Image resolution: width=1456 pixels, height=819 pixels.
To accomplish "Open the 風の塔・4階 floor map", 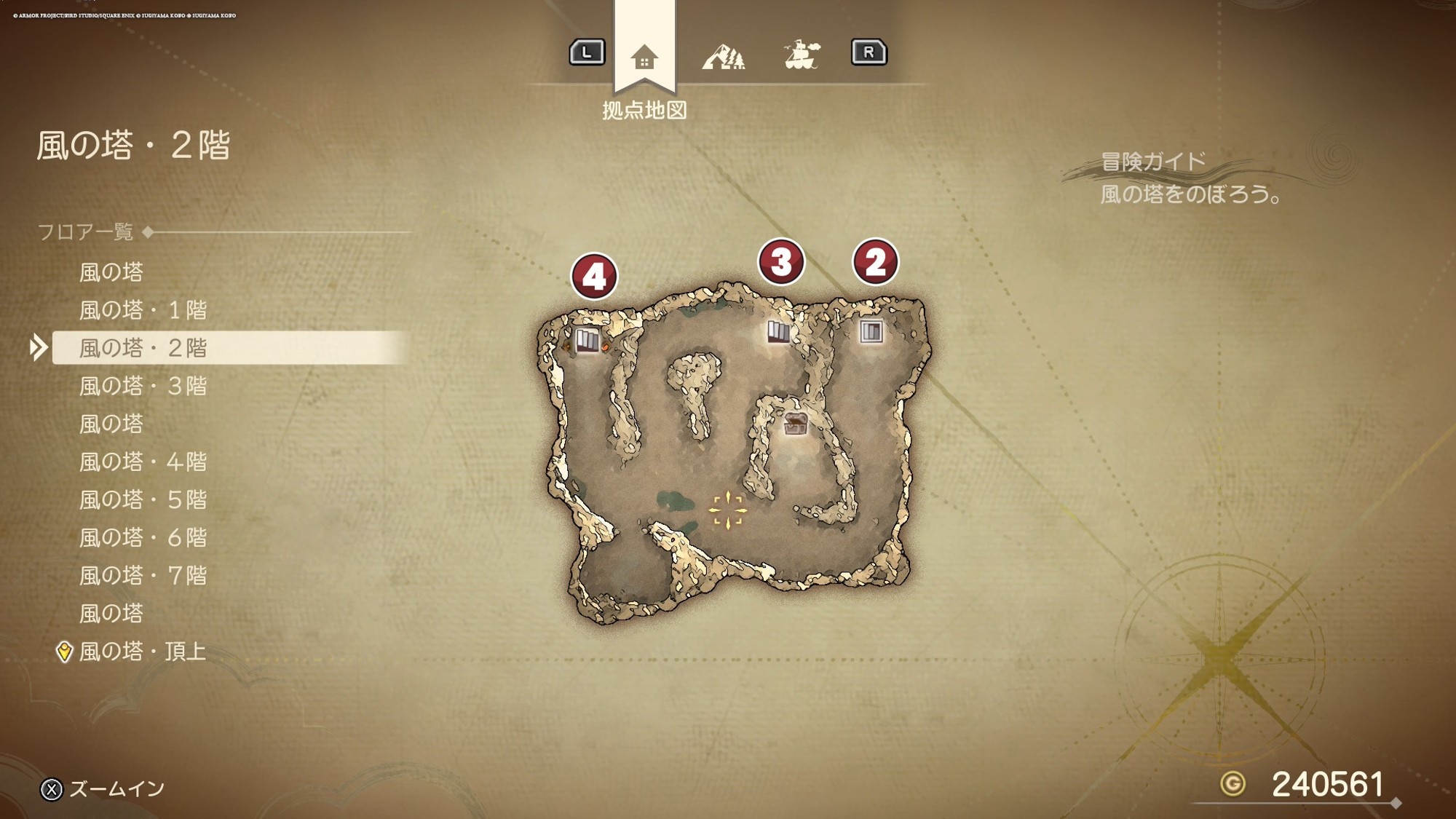I will [x=143, y=462].
